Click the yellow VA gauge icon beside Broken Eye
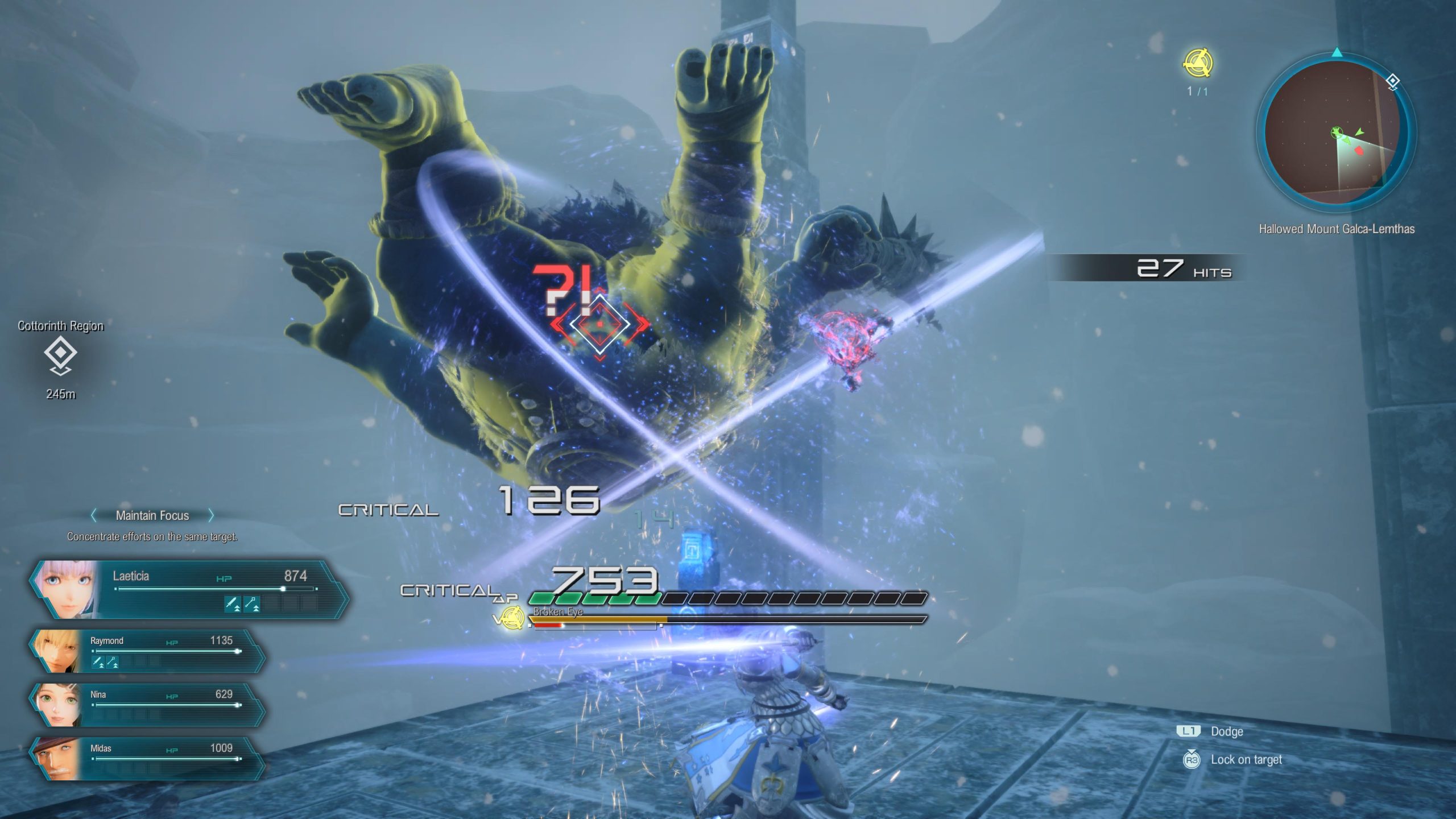 coord(512,618)
